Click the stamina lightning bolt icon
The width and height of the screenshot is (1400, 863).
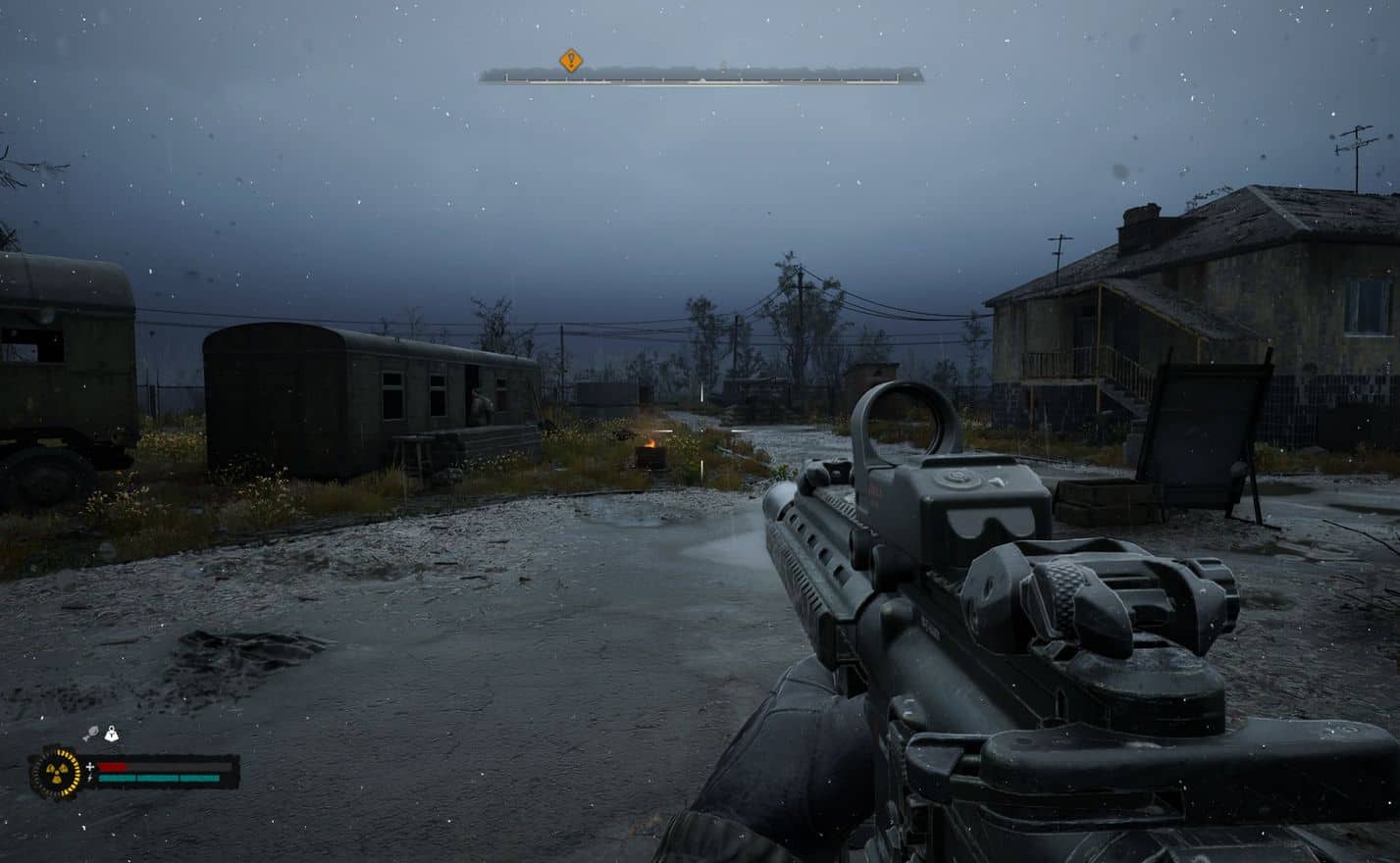(x=90, y=778)
